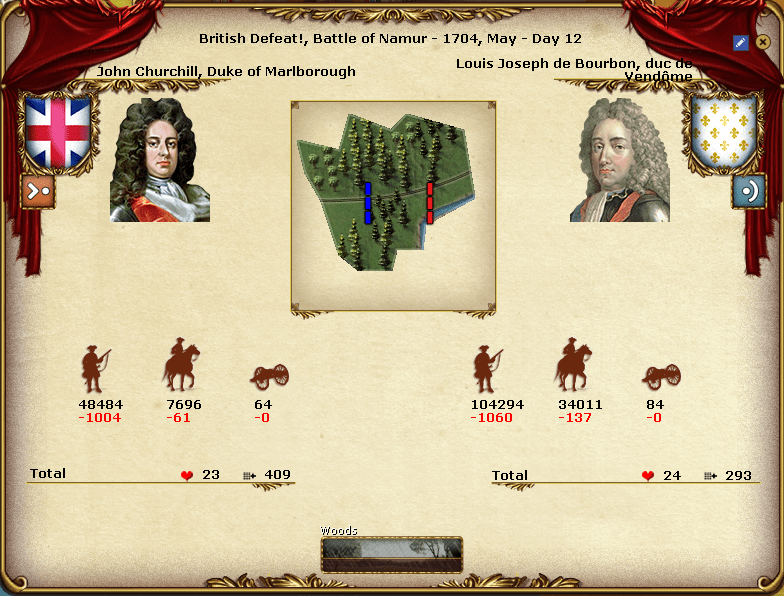This screenshot has height=596, width=784.
Task: Click the battlefield map in the center
Action: click(393, 205)
